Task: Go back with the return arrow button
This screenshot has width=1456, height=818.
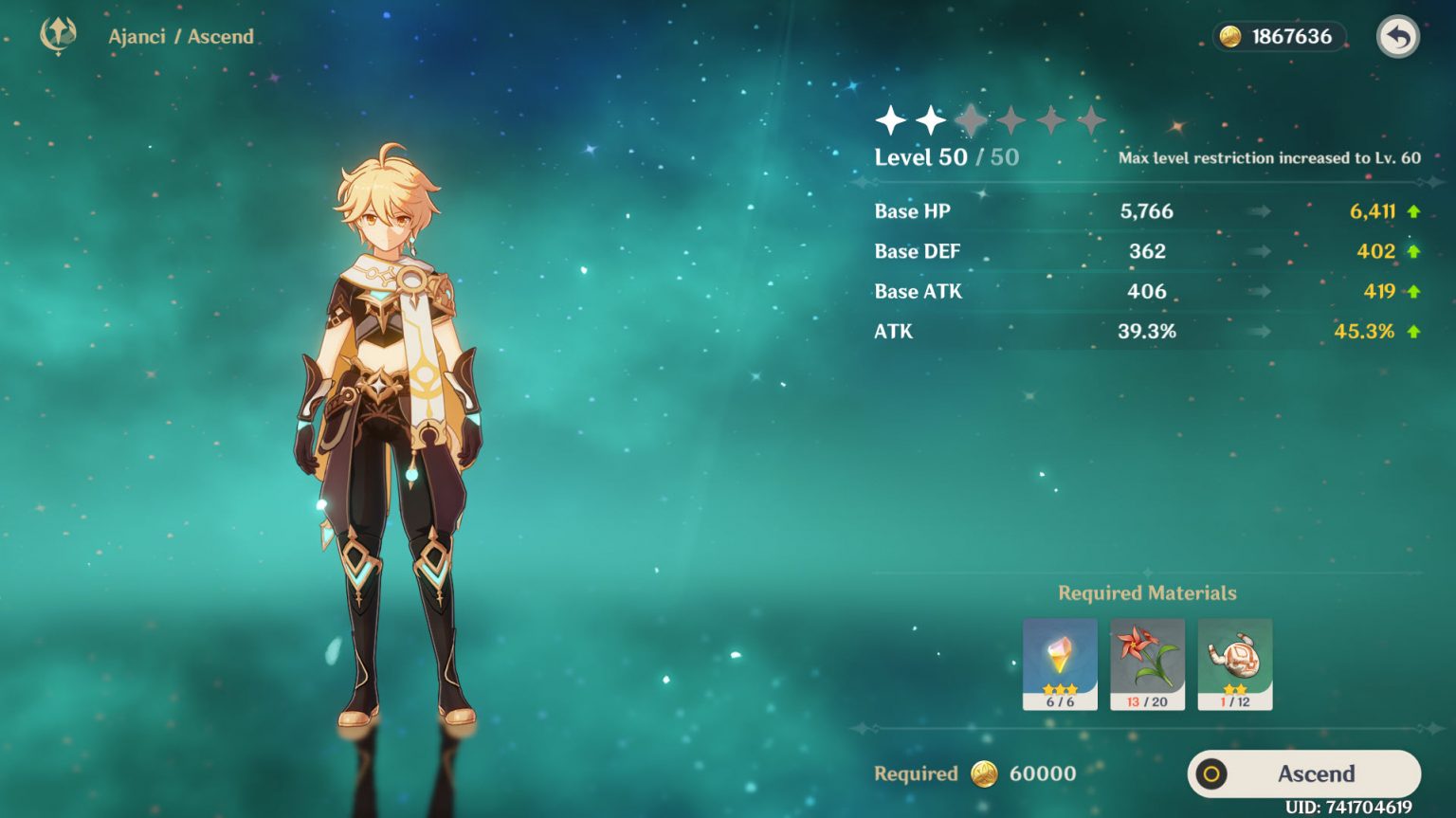Action: click(1397, 37)
